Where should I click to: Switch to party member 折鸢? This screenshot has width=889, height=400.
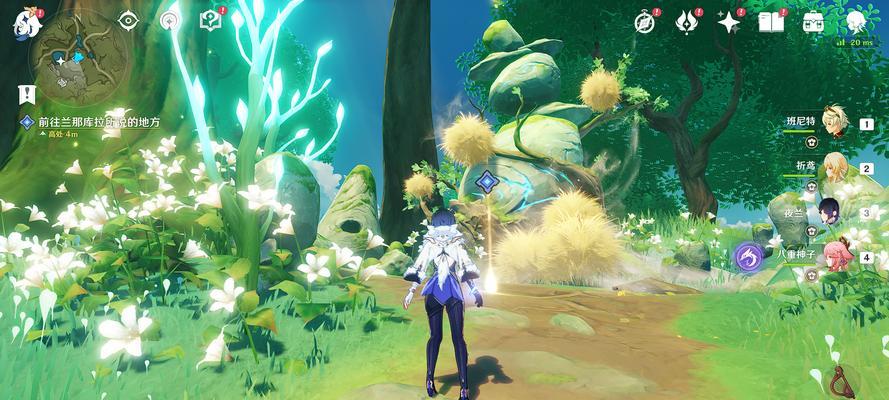point(834,167)
